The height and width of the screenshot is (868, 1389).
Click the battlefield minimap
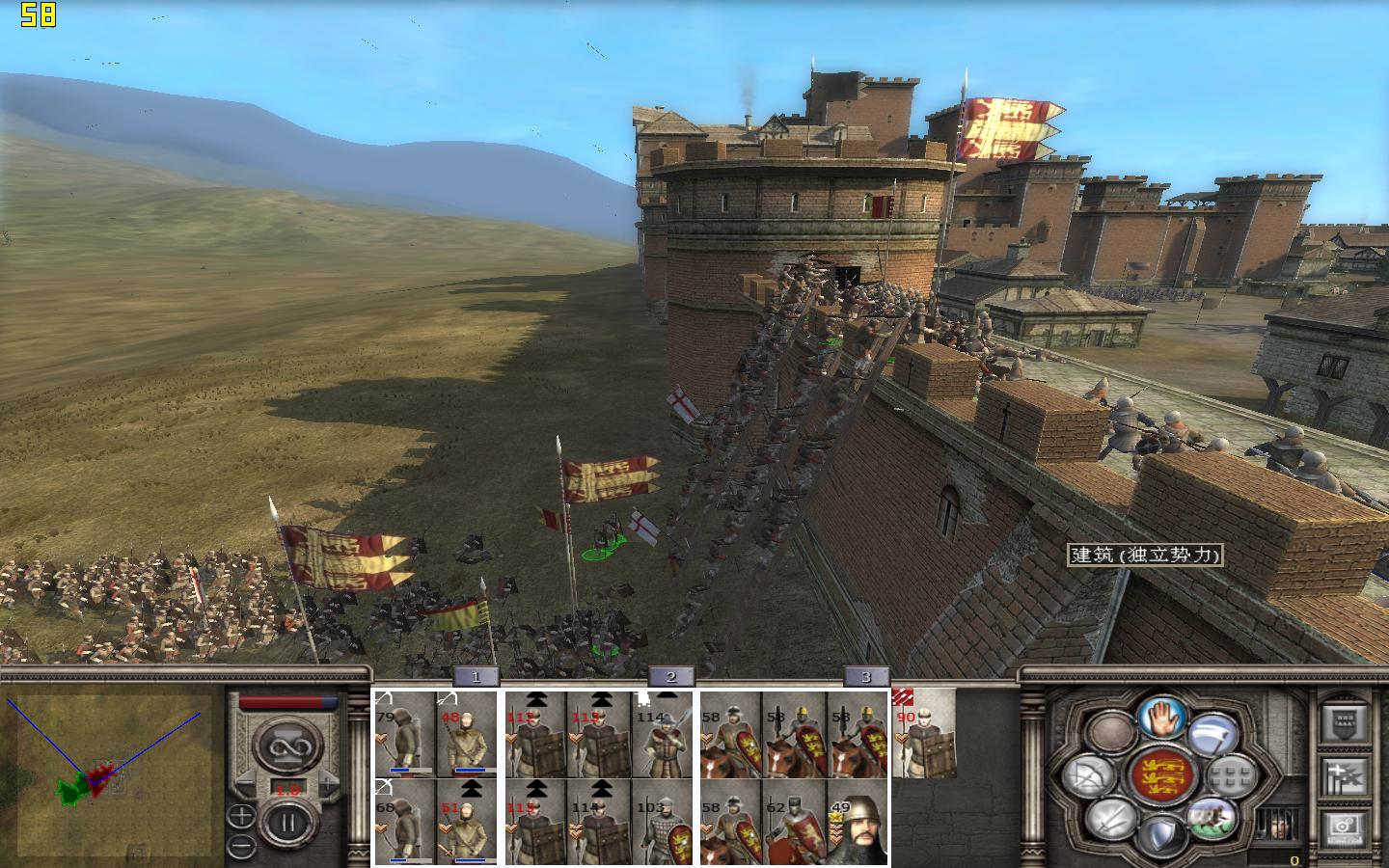pyautogui.click(x=111, y=772)
